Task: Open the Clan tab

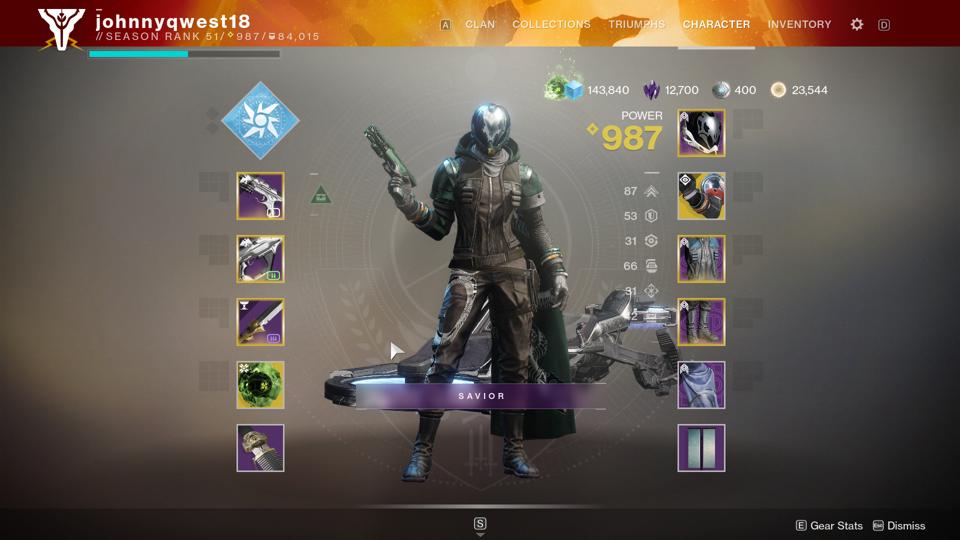Action: [480, 24]
